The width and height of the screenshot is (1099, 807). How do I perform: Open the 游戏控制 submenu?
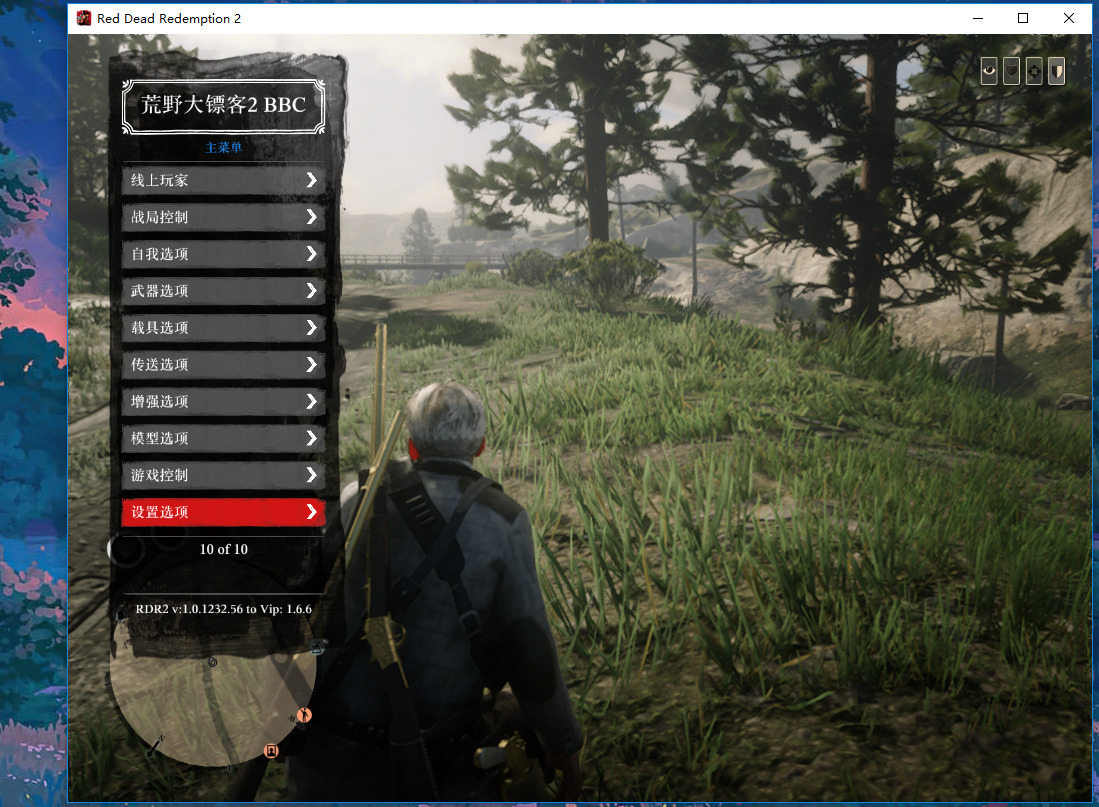point(222,475)
